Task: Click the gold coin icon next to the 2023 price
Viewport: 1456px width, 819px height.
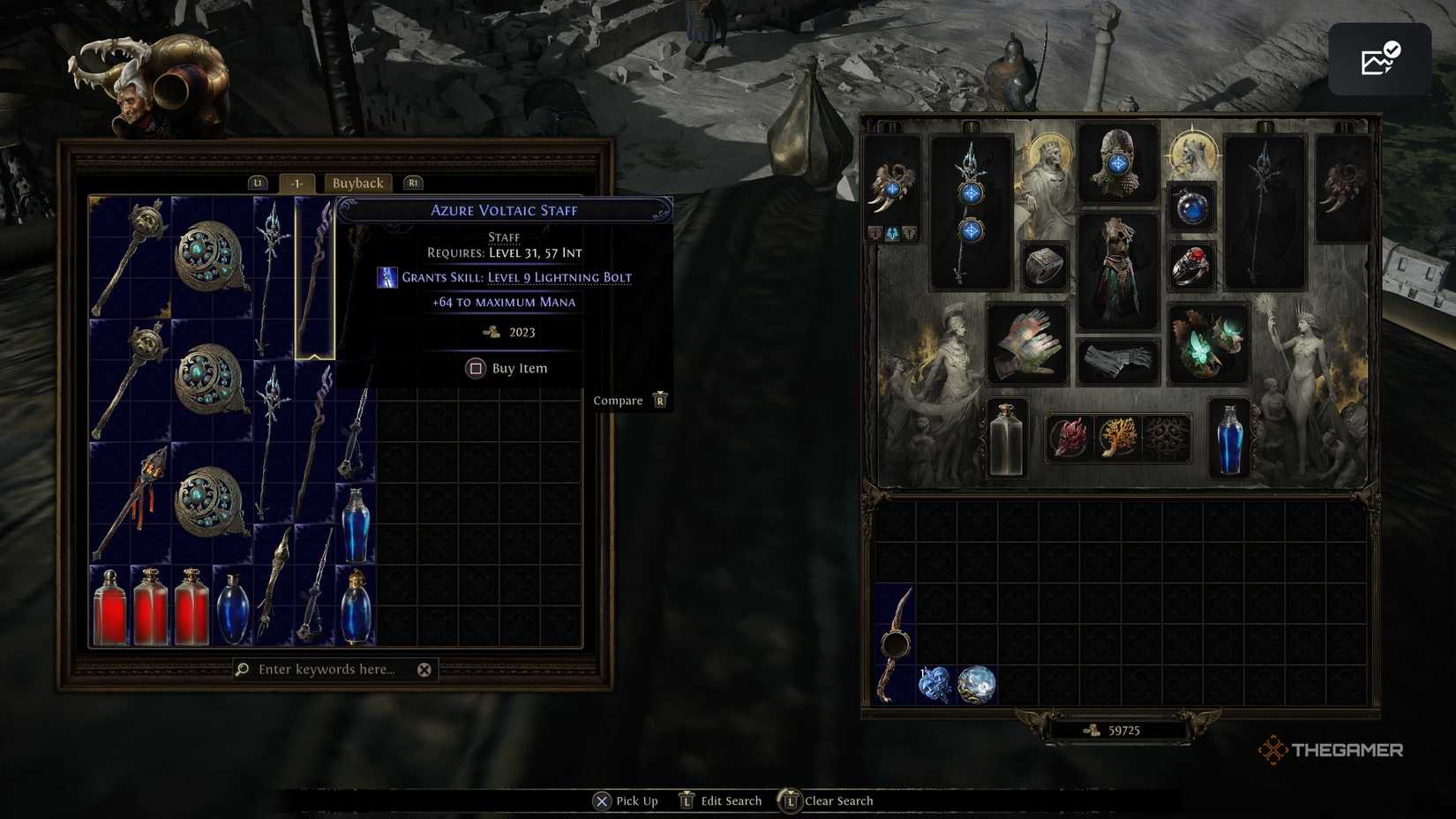Action: 491,332
